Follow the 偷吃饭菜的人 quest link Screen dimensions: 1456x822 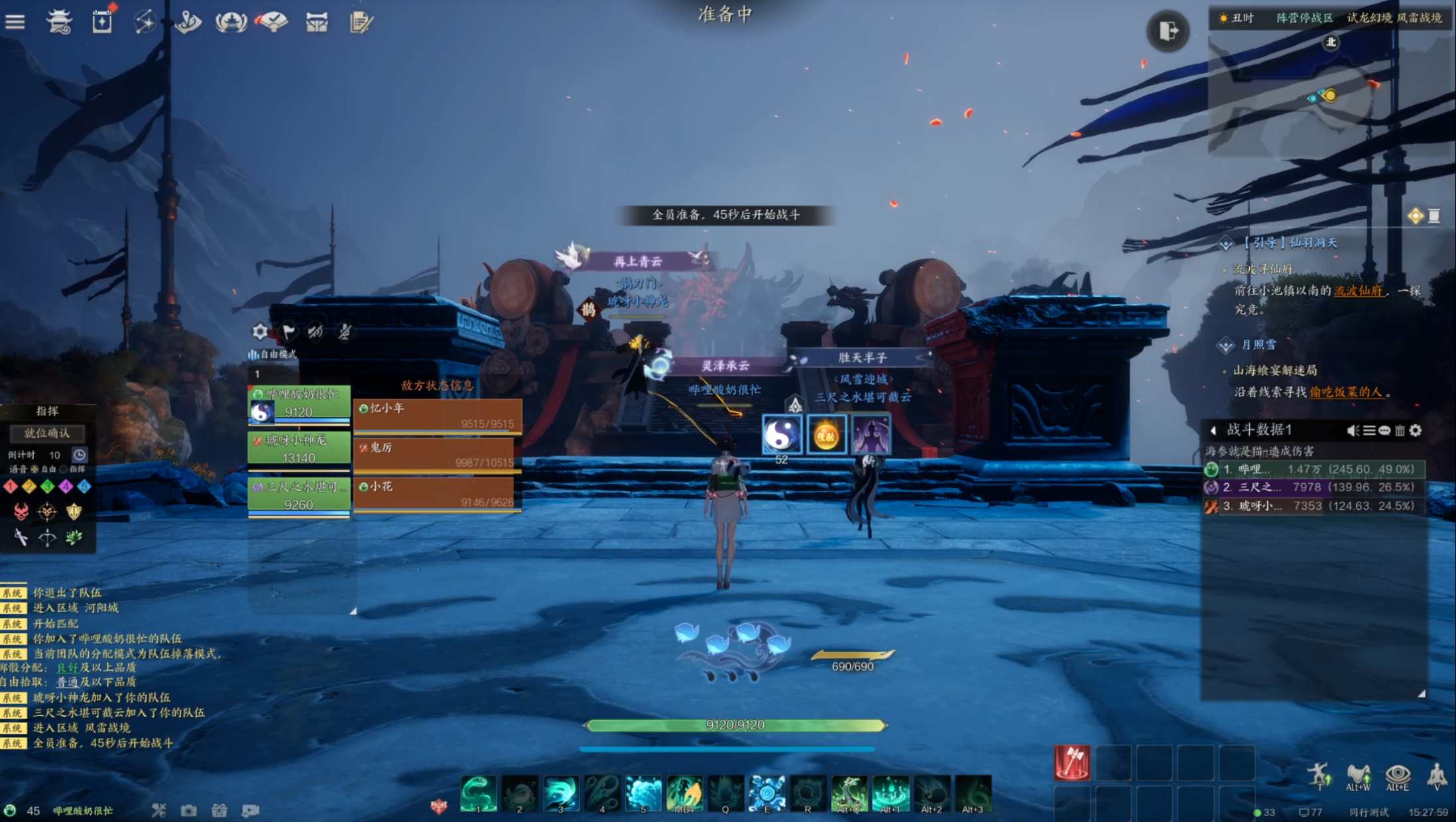coord(1346,392)
